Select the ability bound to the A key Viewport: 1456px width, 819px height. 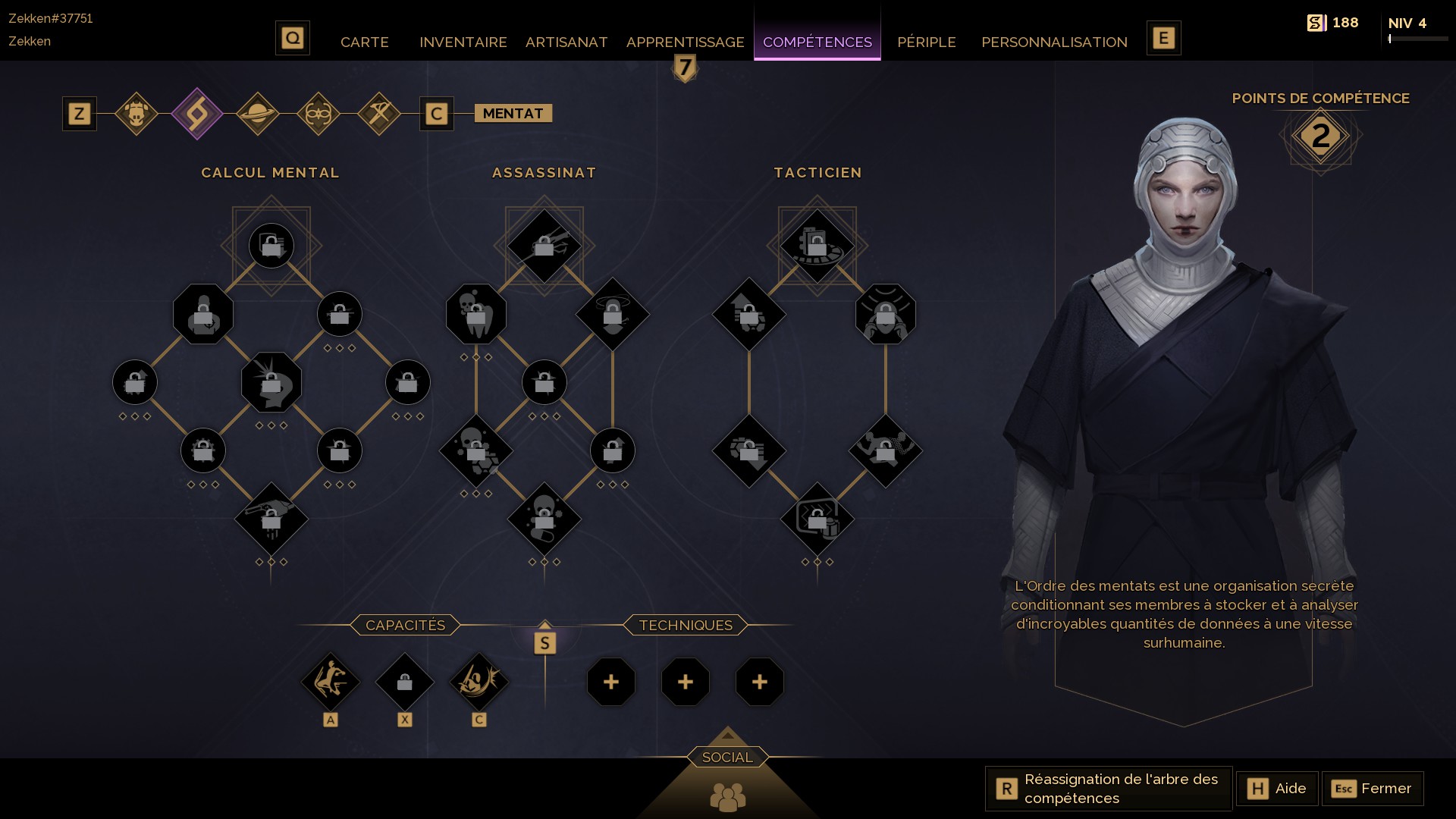coord(331,682)
